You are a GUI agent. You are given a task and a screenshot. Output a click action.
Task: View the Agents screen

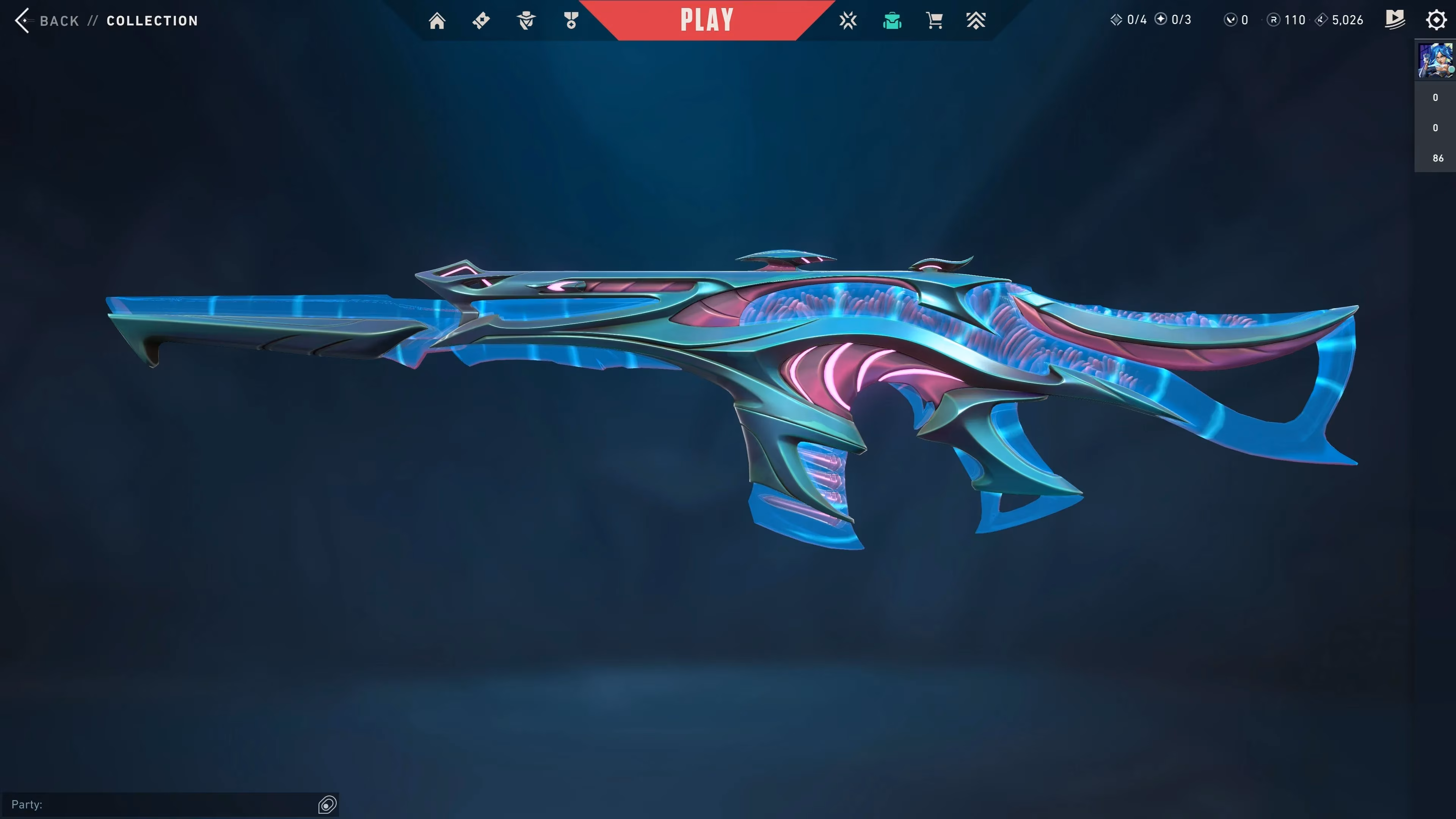[526, 20]
